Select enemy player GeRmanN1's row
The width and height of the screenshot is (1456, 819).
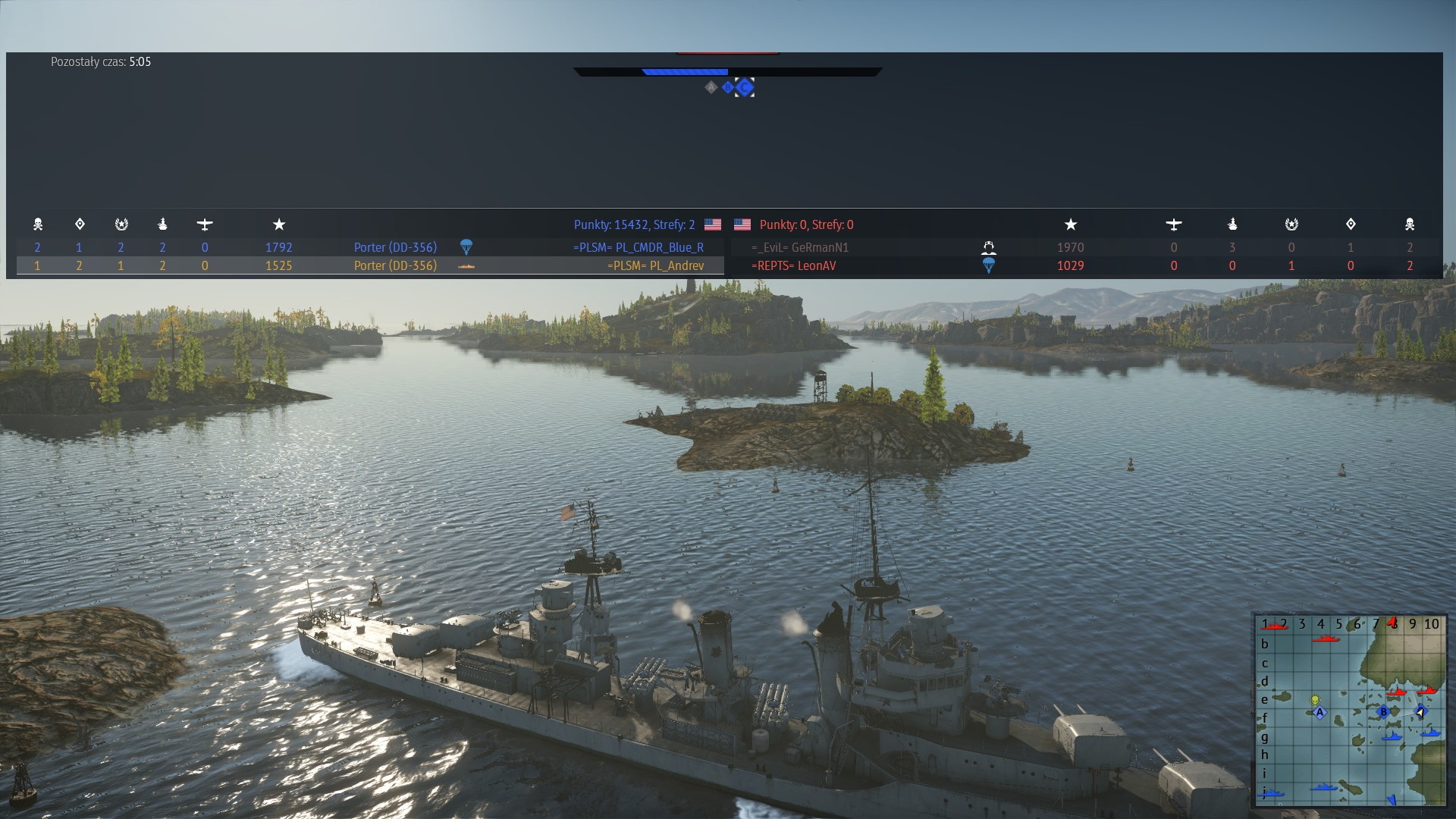800,247
